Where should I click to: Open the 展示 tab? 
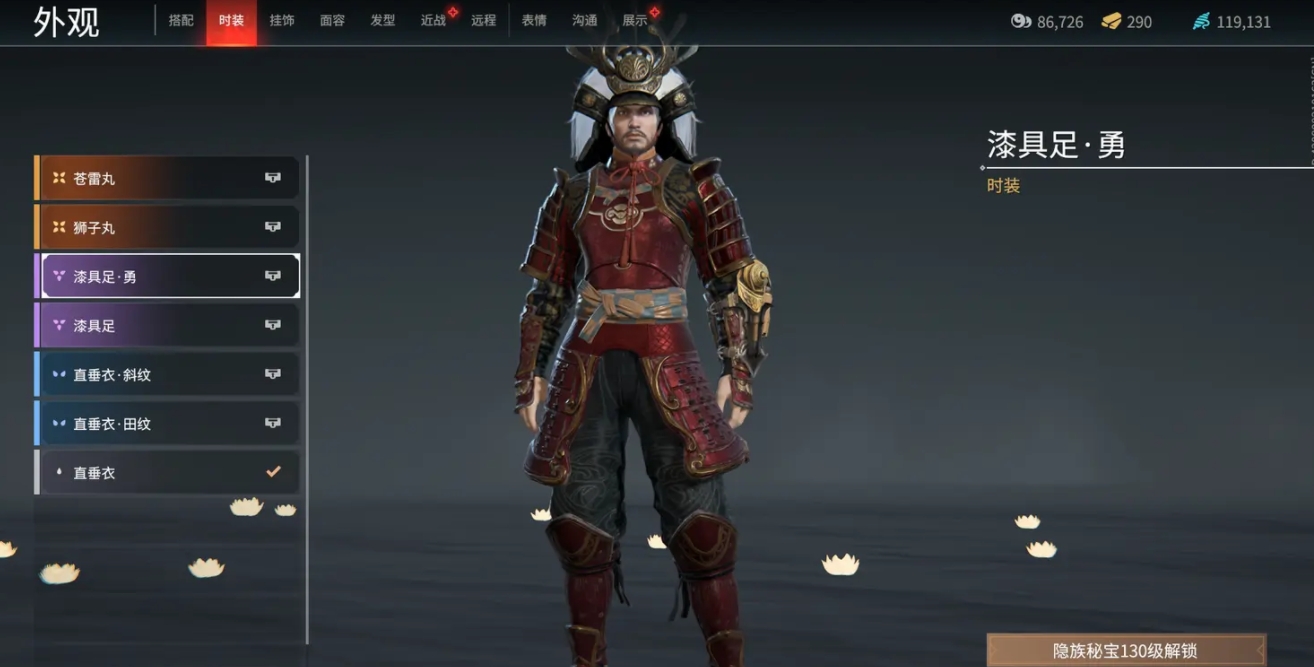[635, 21]
